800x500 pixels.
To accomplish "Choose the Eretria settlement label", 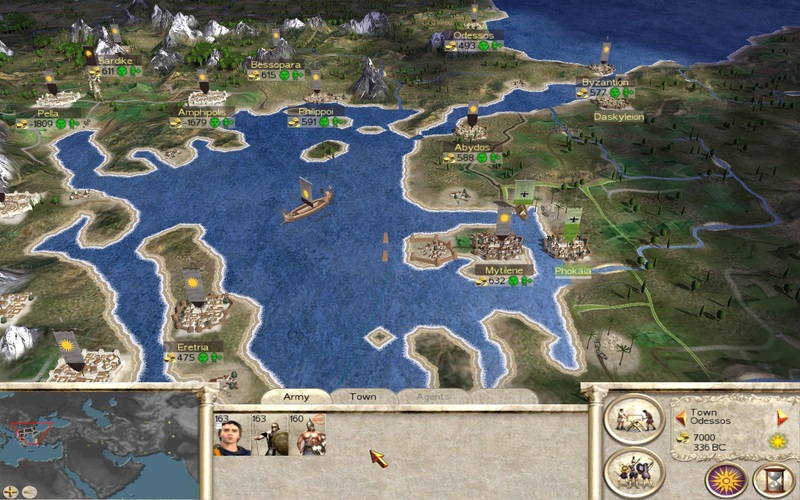I will pos(192,347).
